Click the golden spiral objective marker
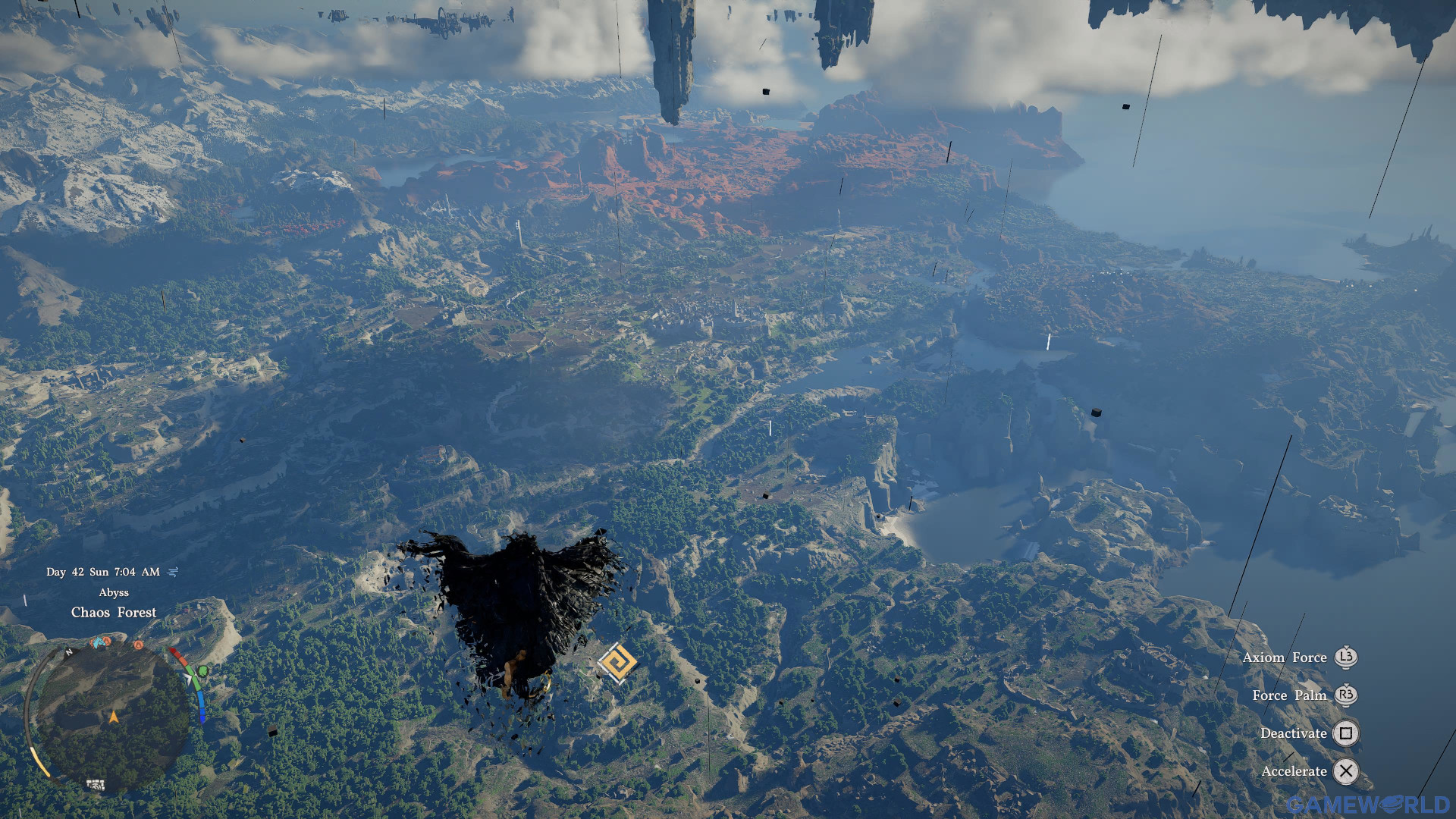Viewport: 1456px width, 819px height. coord(617,664)
